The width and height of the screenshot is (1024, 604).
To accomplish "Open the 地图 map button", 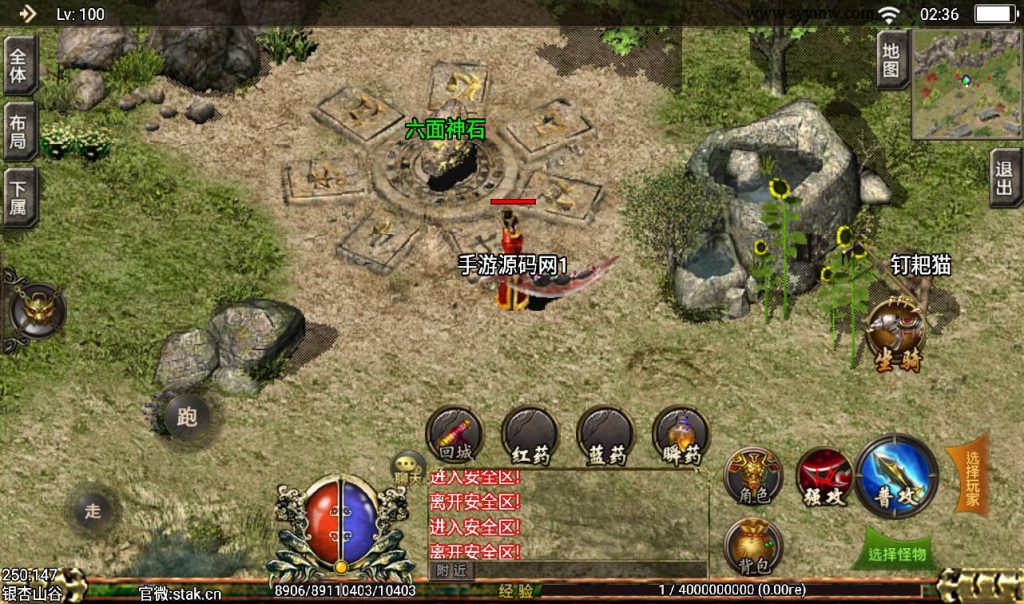I will 892,59.
